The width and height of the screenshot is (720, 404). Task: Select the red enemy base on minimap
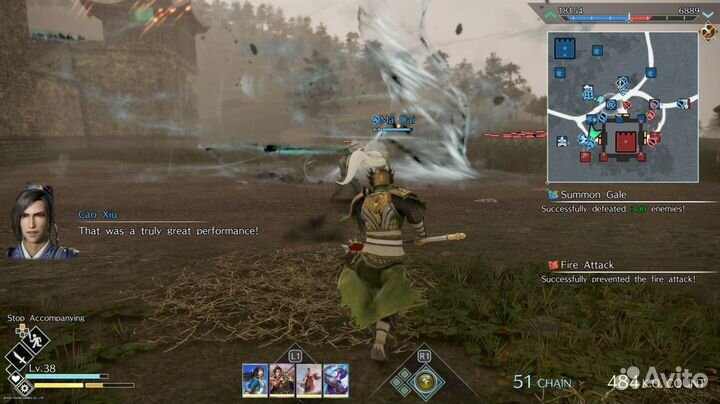tap(629, 141)
